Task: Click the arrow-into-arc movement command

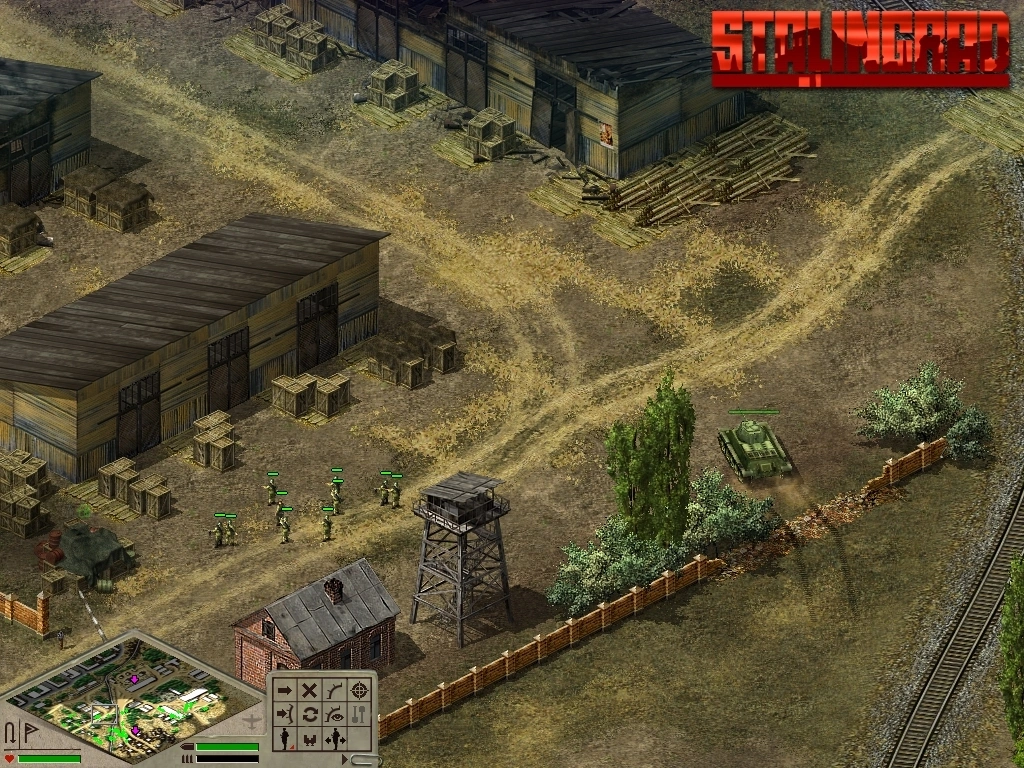Action: [x=285, y=714]
